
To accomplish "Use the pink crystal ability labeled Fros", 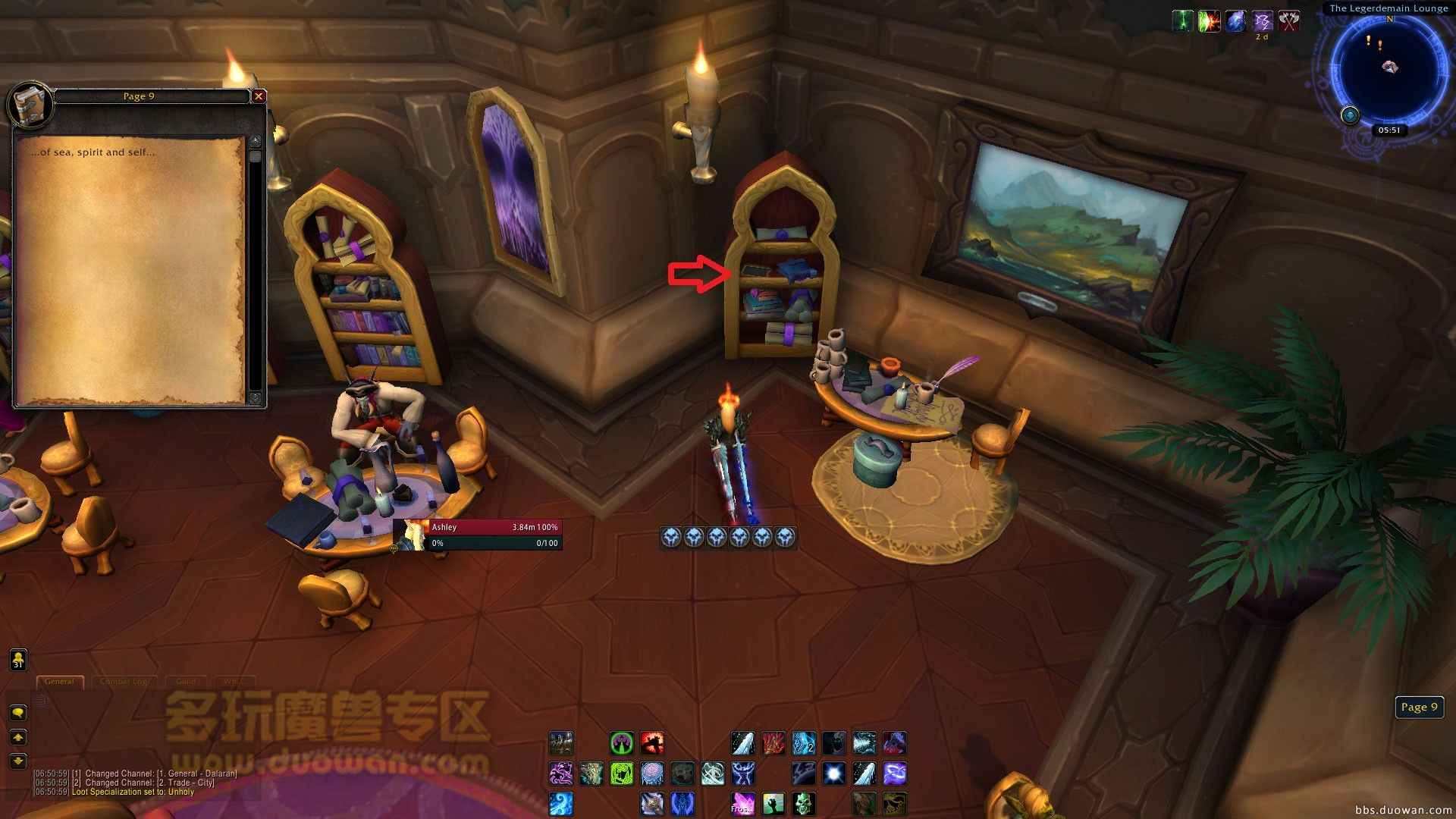I will 742,803.
